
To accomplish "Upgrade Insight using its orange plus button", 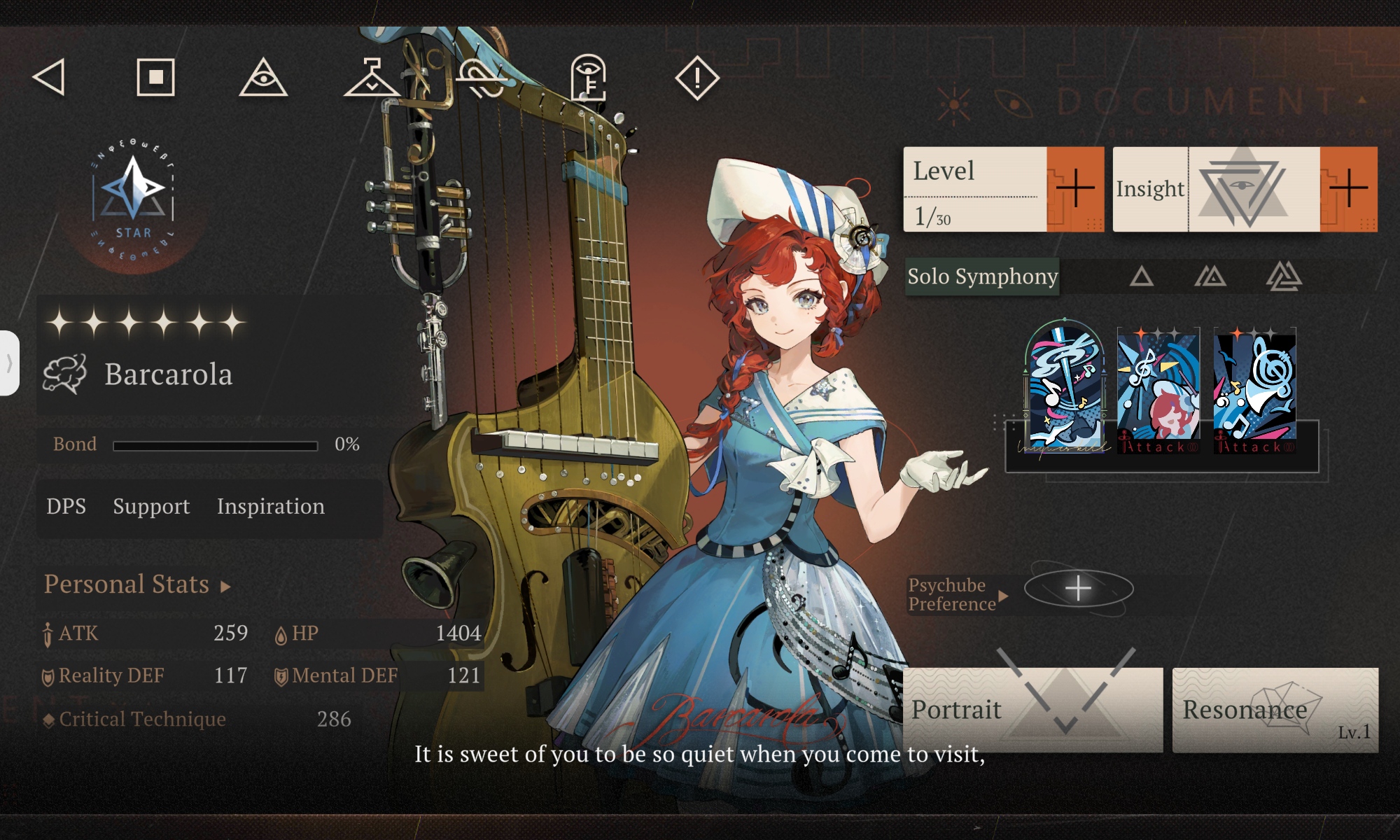I will tap(1348, 188).
